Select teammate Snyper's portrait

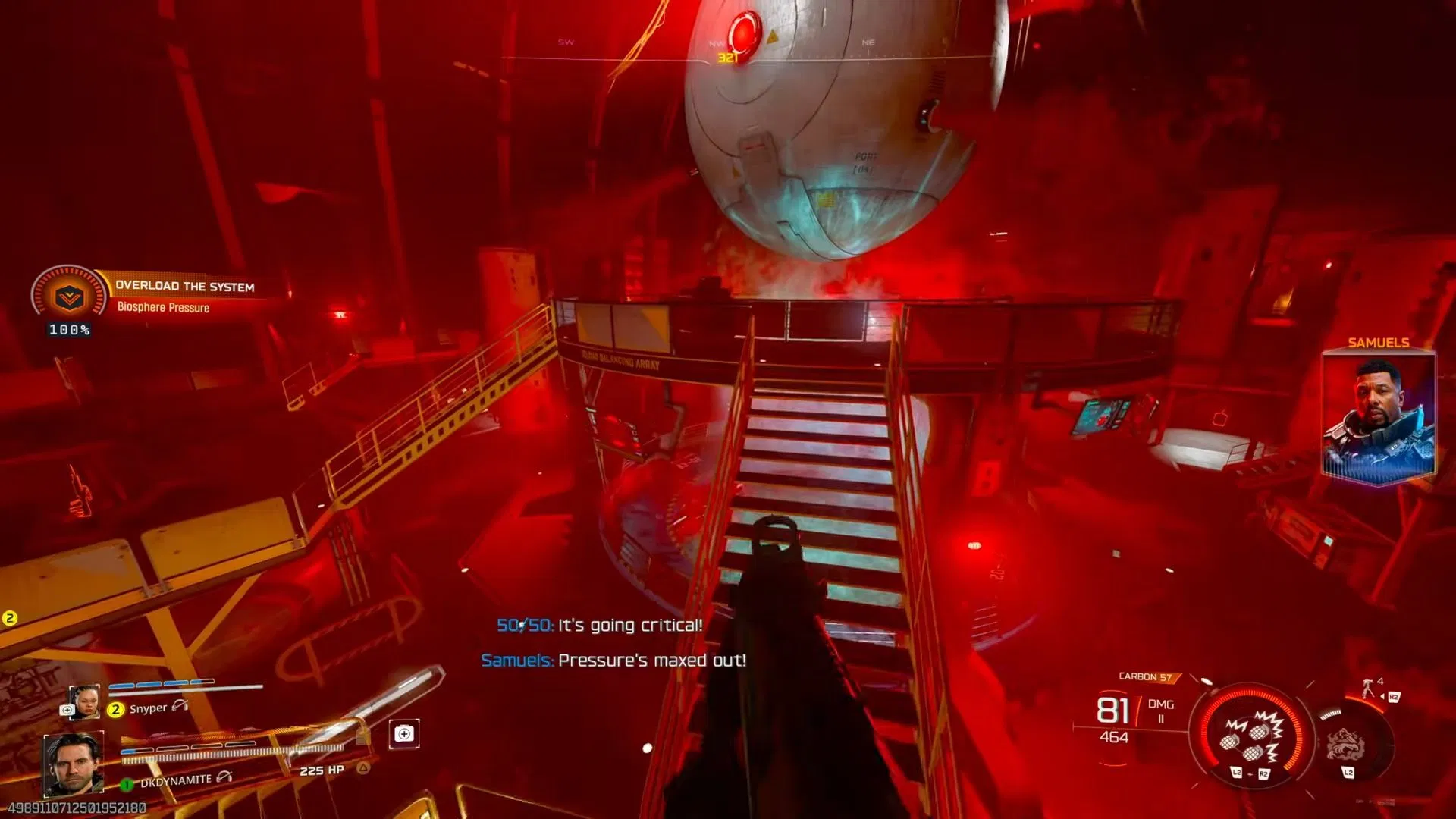coord(84,701)
